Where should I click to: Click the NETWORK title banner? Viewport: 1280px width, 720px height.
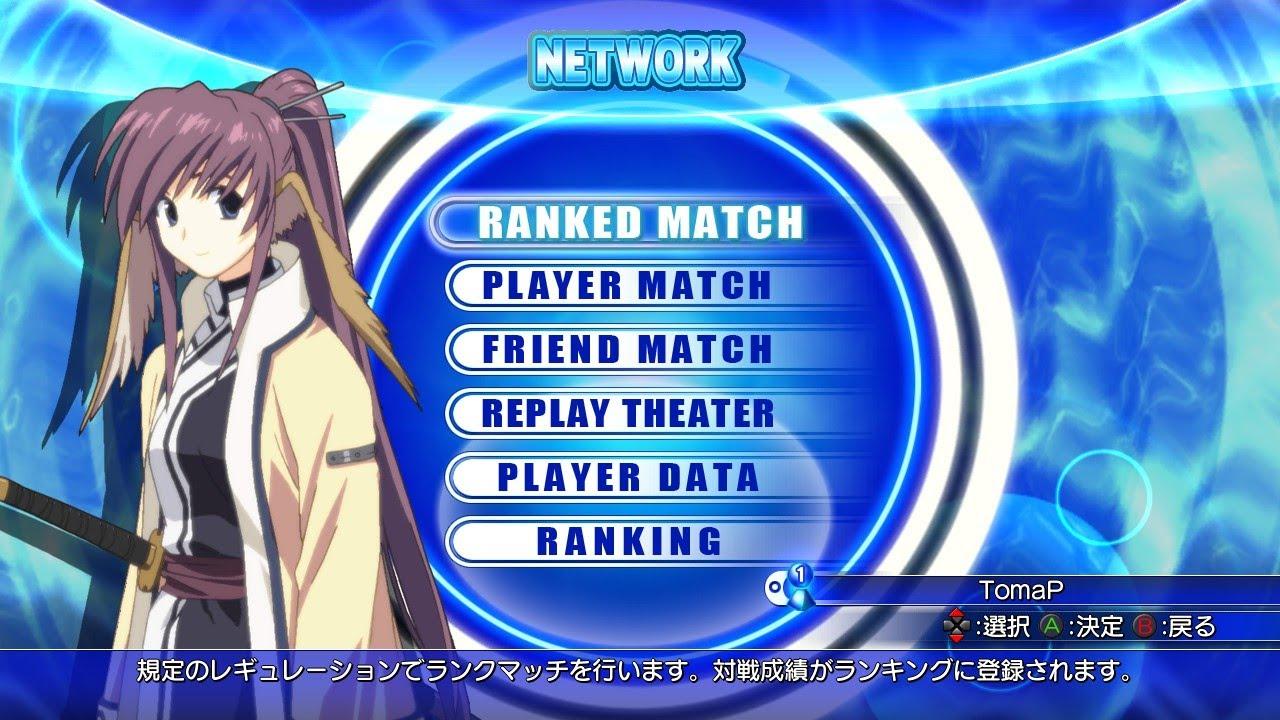coord(637,58)
